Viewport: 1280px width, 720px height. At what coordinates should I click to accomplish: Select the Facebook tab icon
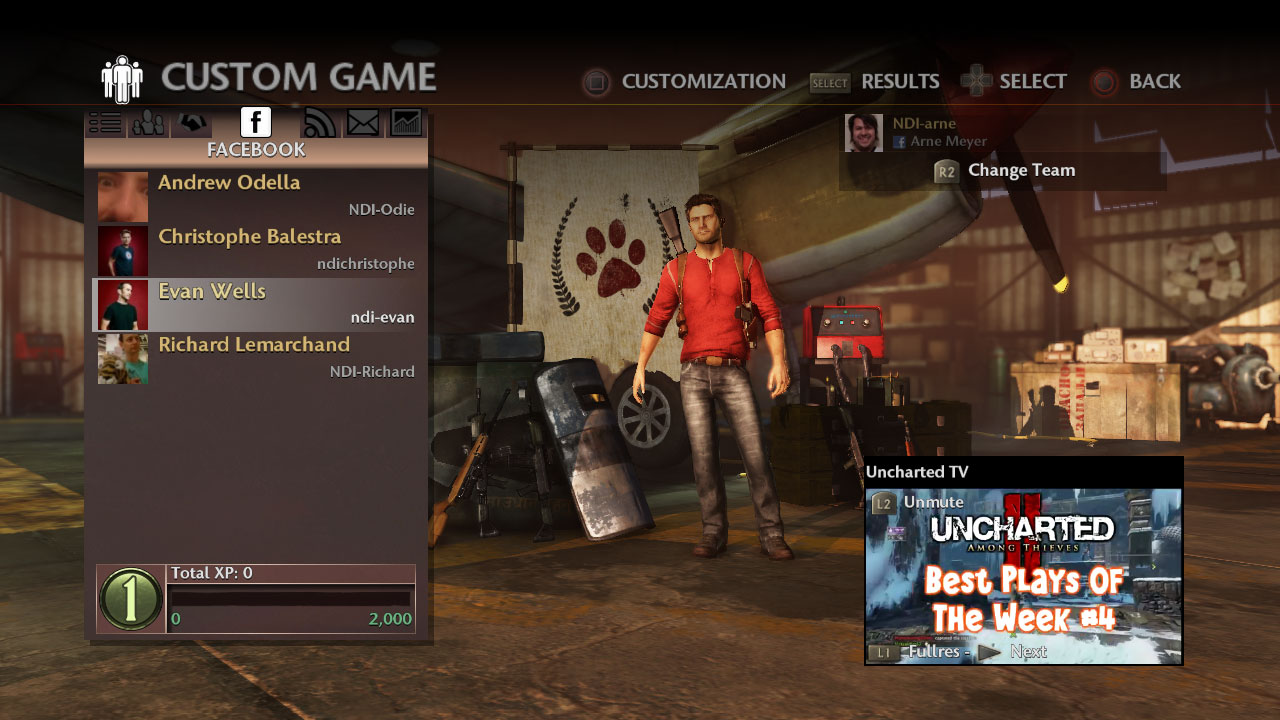pos(256,122)
